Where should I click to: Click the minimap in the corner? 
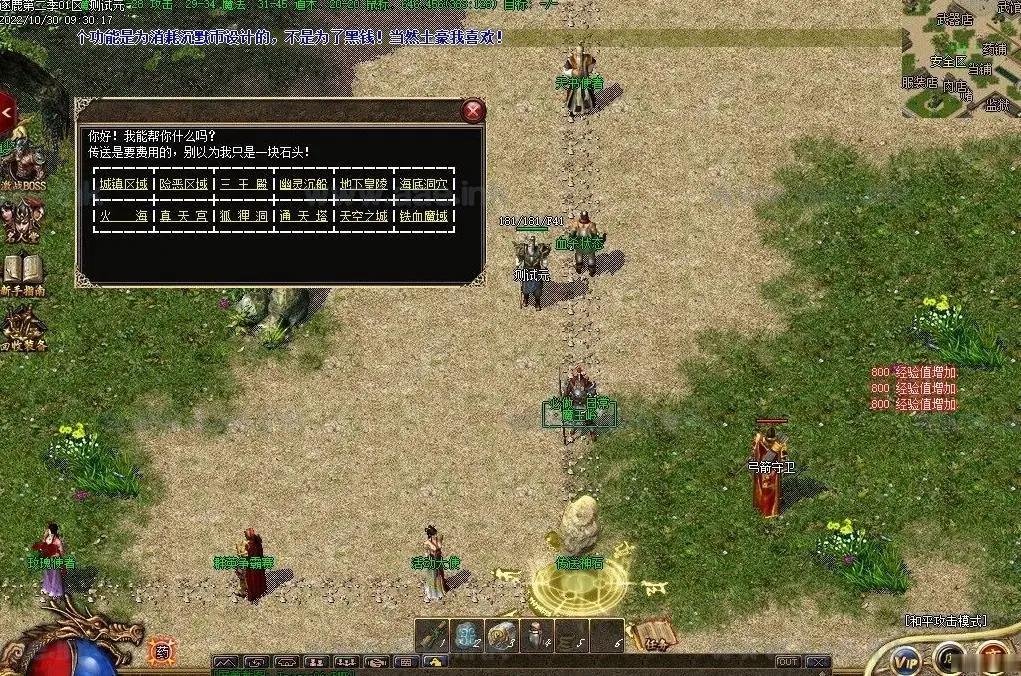pyautogui.click(x=960, y=58)
